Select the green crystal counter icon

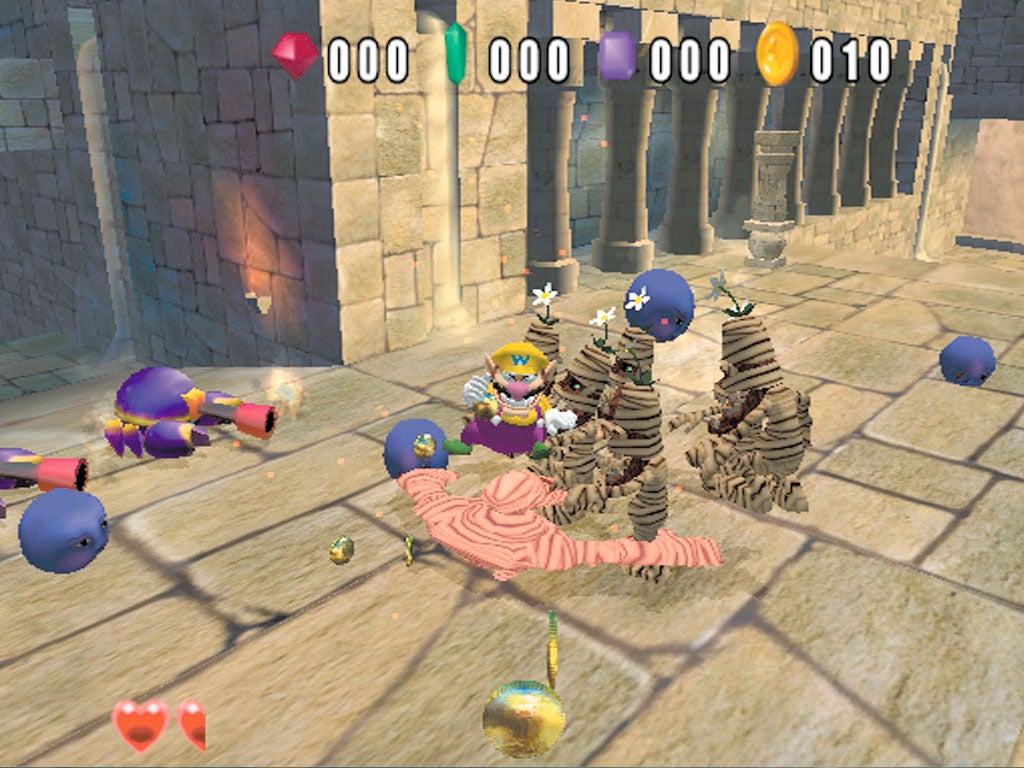(x=455, y=55)
